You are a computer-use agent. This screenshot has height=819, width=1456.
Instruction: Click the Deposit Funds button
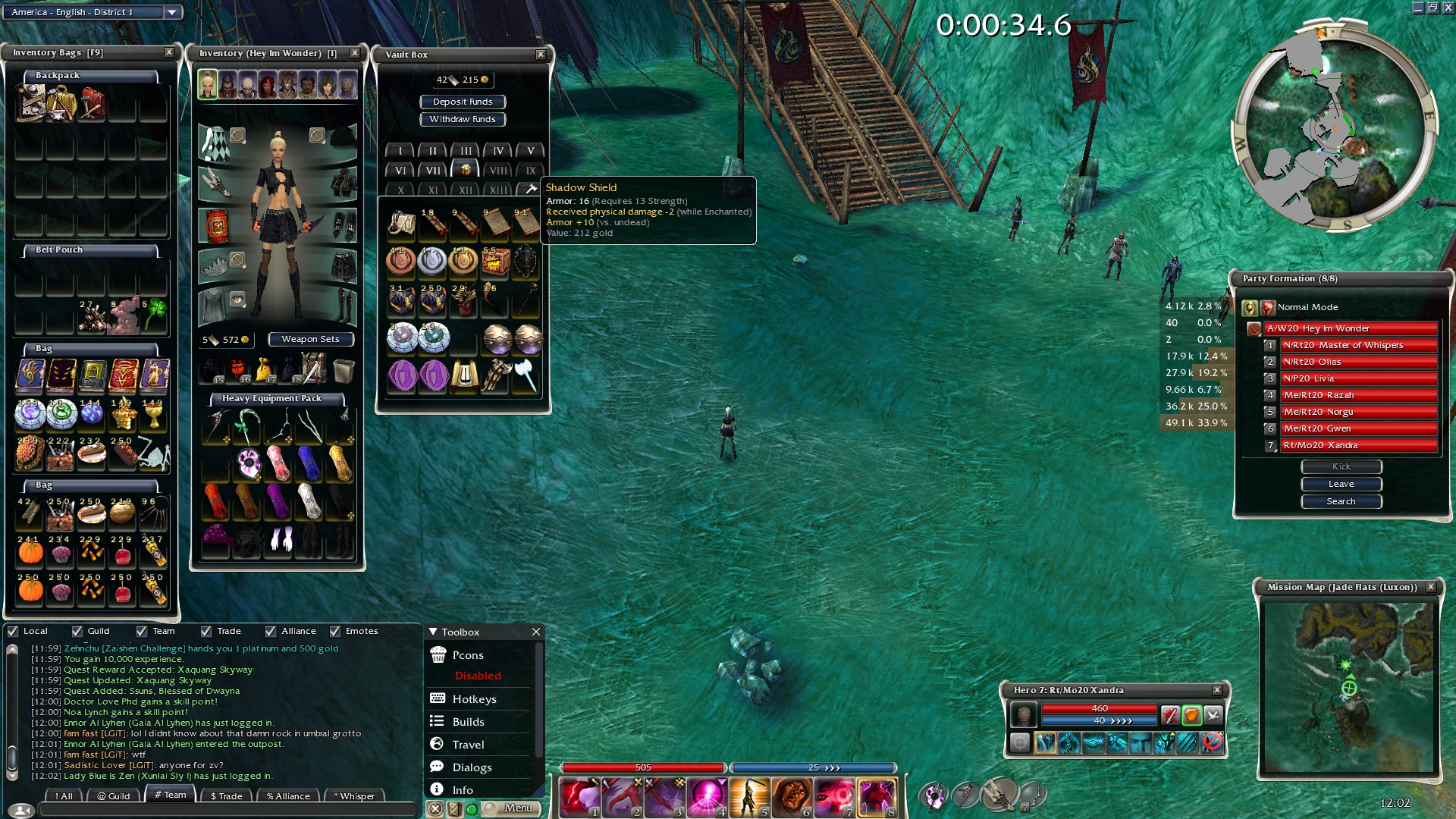[x=463, y=102]
